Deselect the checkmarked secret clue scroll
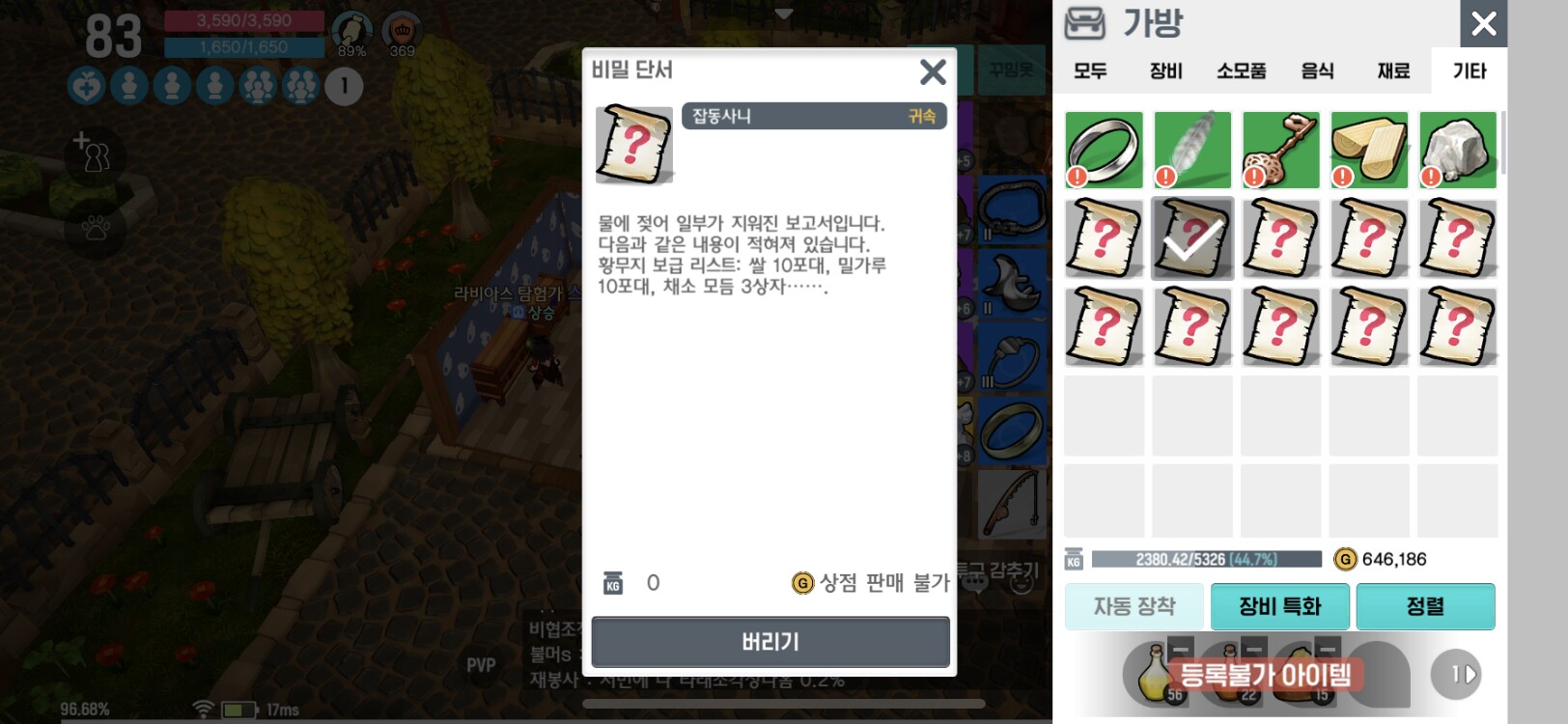This screenshot has width=1568, height=724. [1192, 238]
